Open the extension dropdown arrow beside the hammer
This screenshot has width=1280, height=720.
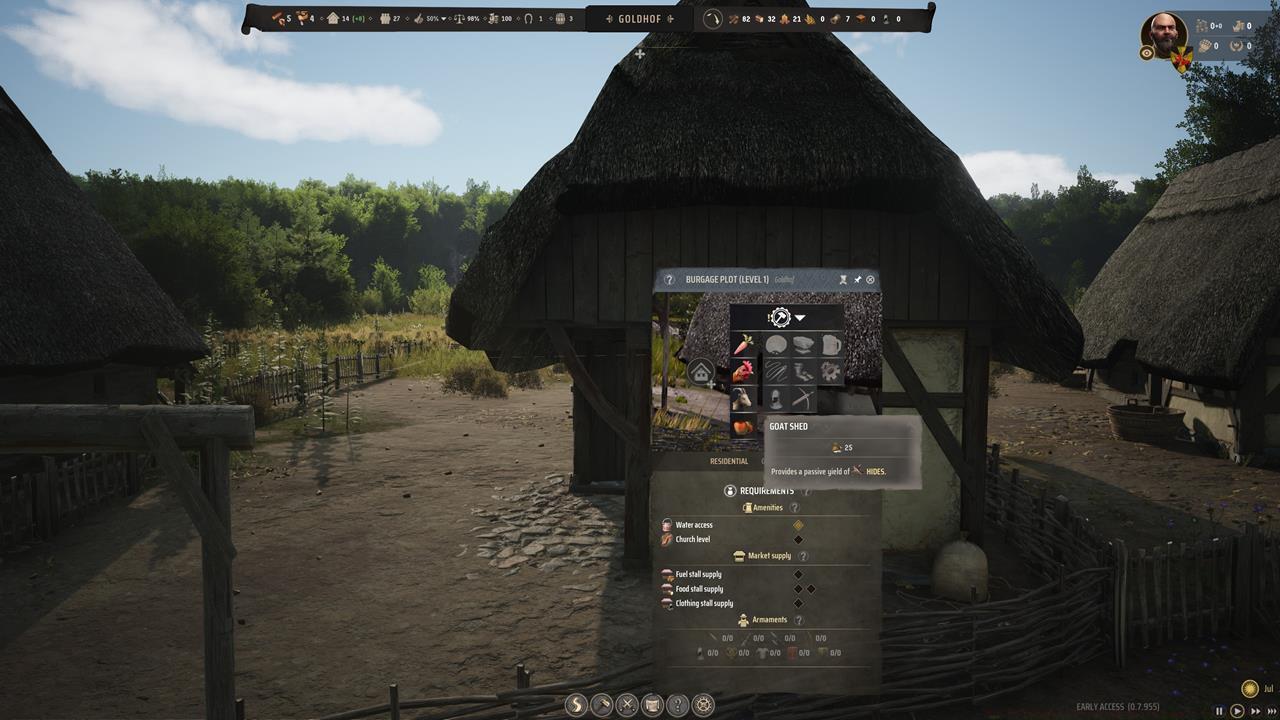799,318
